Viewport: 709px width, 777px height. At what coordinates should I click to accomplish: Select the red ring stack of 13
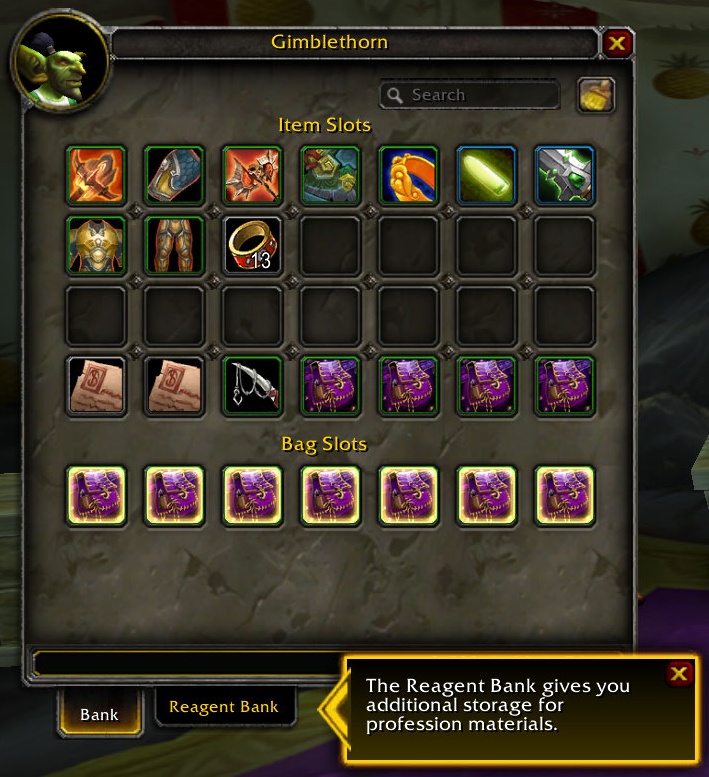pos(253,246)
